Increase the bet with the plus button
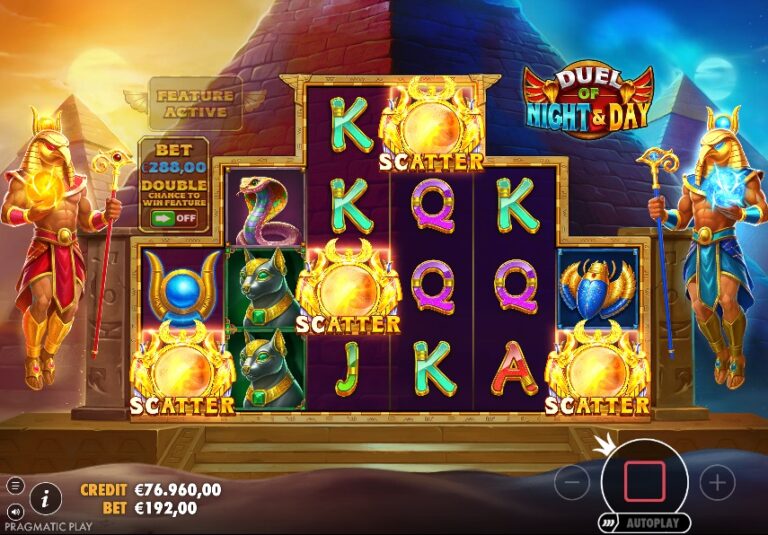 (717, 484)
